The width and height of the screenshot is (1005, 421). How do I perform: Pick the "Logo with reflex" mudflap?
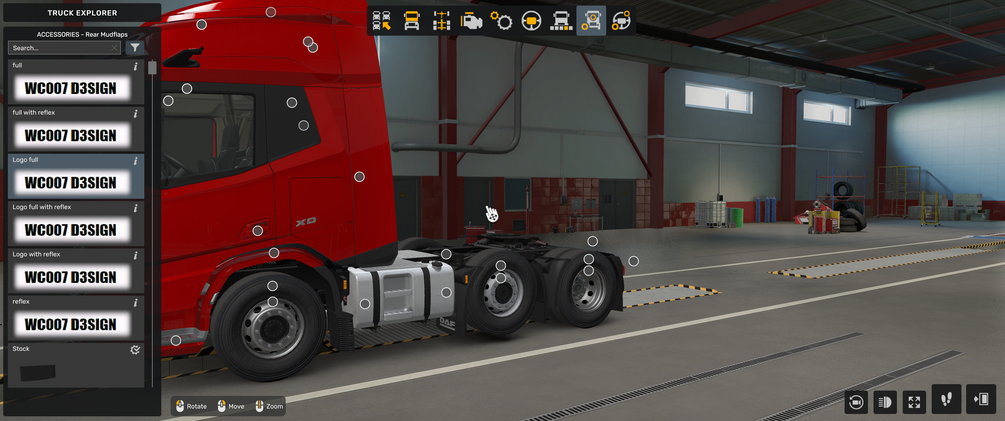pos(71,276)
